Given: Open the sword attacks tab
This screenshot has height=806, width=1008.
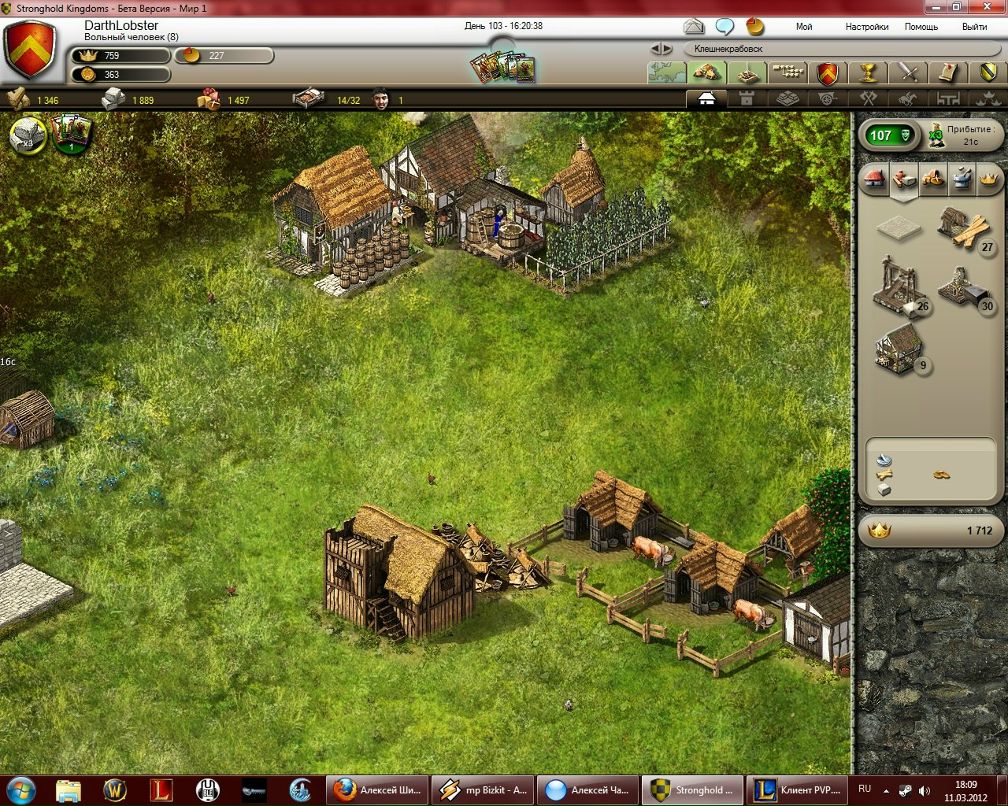Looking at the screenshot, I should pyautogui.click(x=907, y=72).
